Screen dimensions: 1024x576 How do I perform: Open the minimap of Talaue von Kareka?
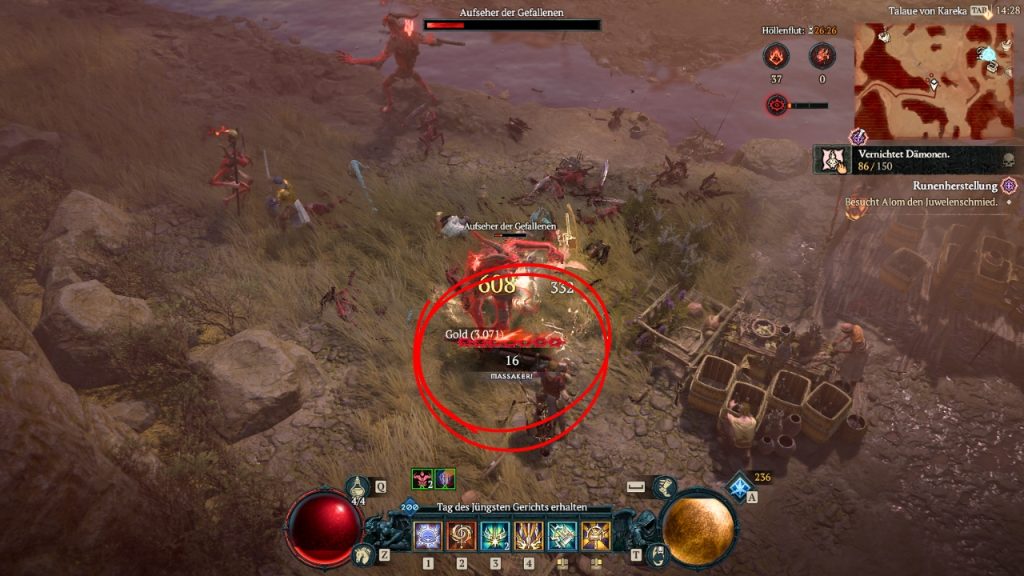pos(920,80)
